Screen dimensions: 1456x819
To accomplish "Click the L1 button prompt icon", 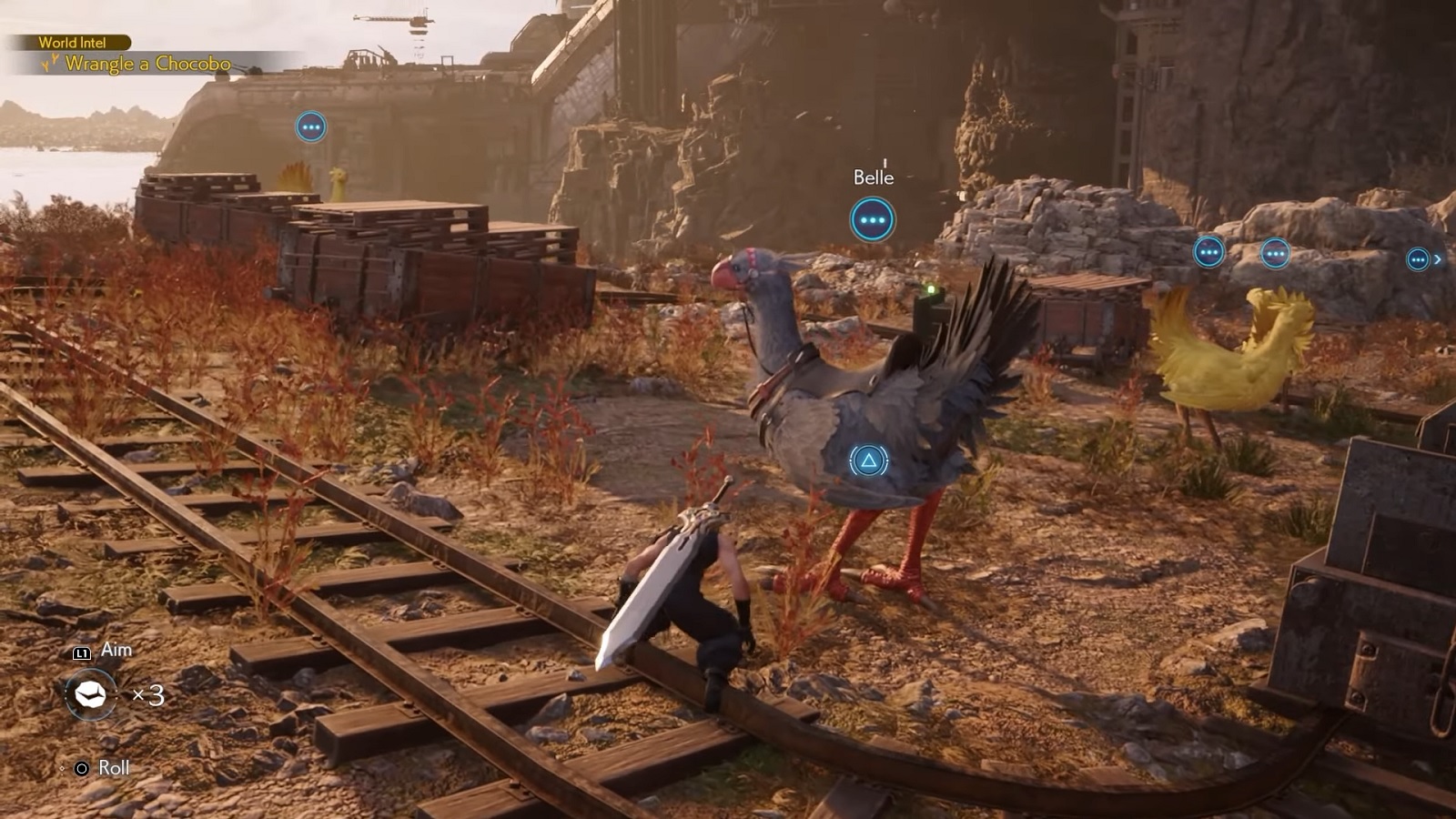I will pyautogui.click(x=83, y=650).
